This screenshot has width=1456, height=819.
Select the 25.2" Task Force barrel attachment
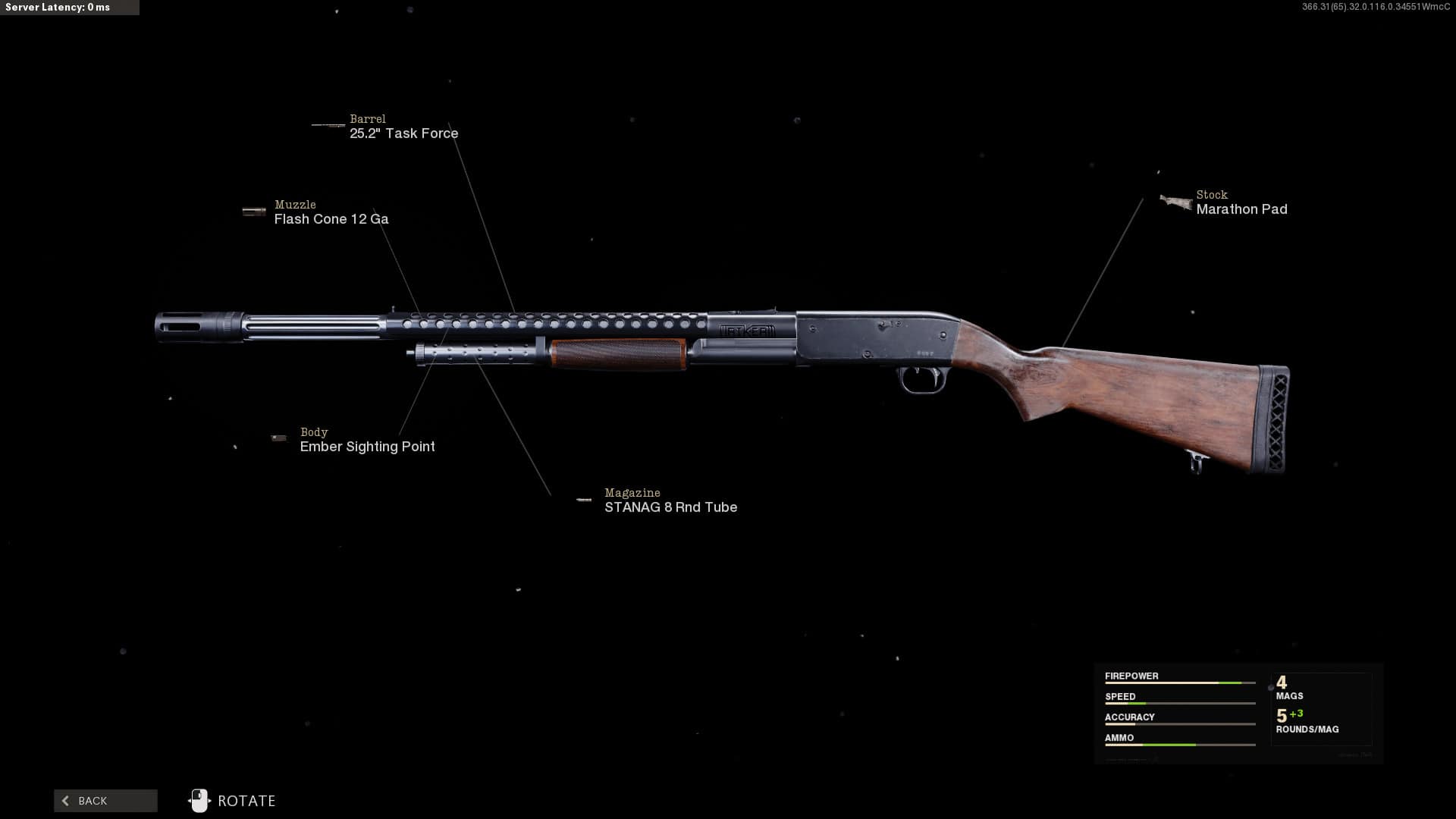[403, 133]
